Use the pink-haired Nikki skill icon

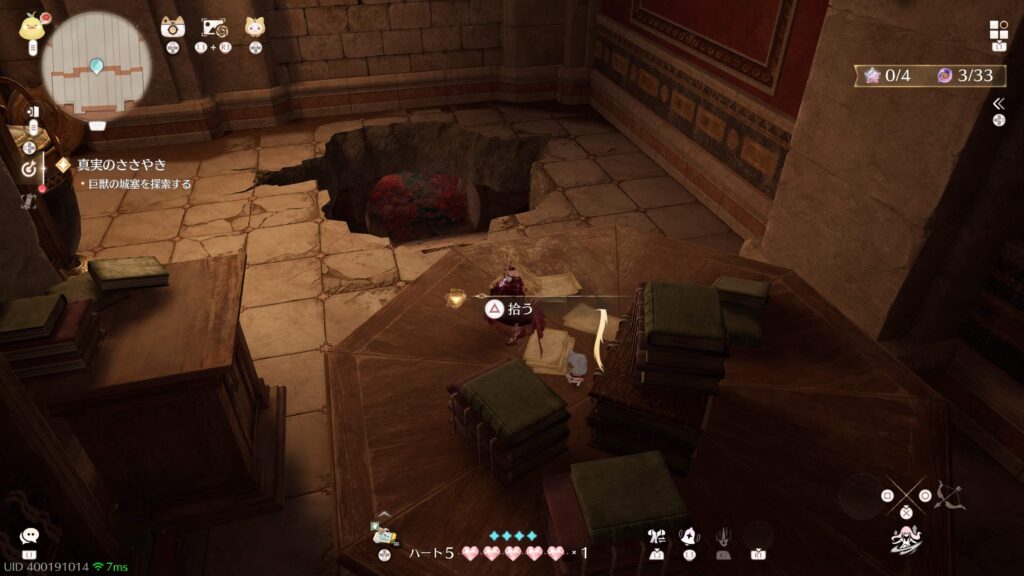(x=905, y=540)
